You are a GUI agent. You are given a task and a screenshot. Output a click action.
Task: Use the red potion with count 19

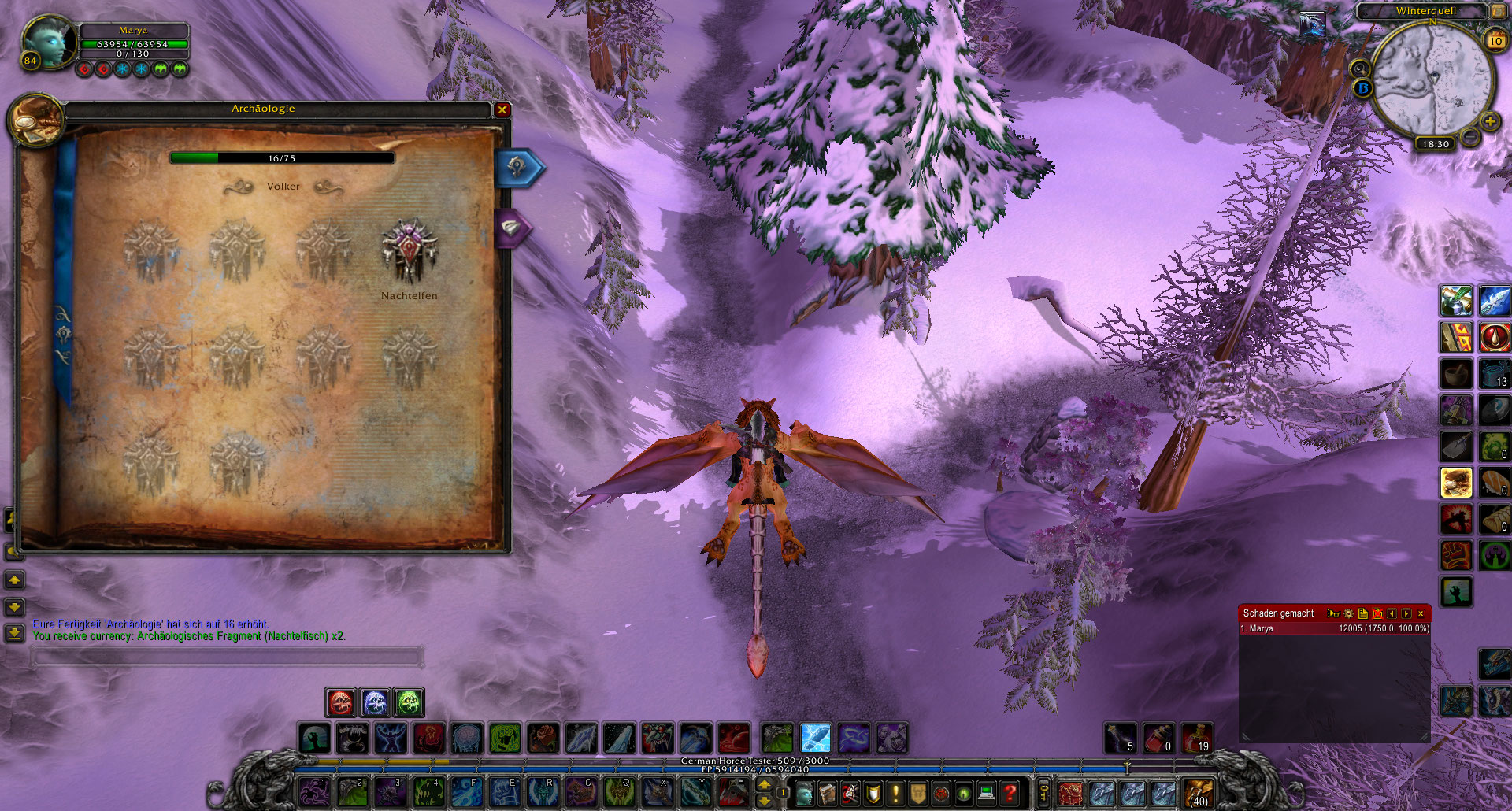tap(1196, 739)
